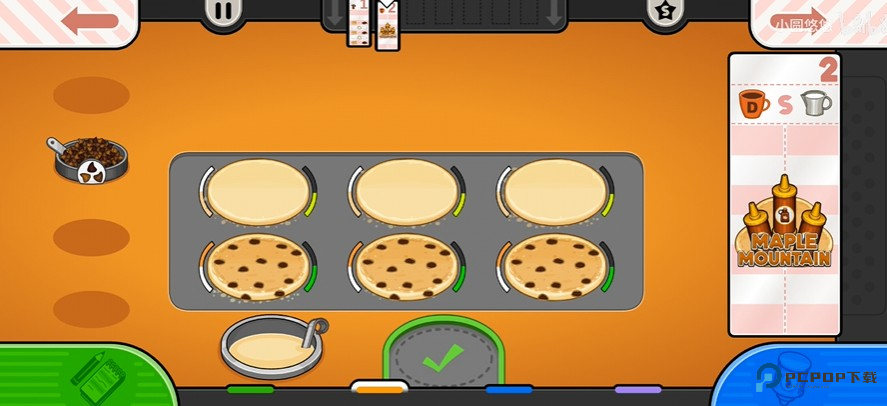This screenshot has height=406, width=887.
Task: Choose the chocolate chip mix-in pan
Action: pos(89,159)
